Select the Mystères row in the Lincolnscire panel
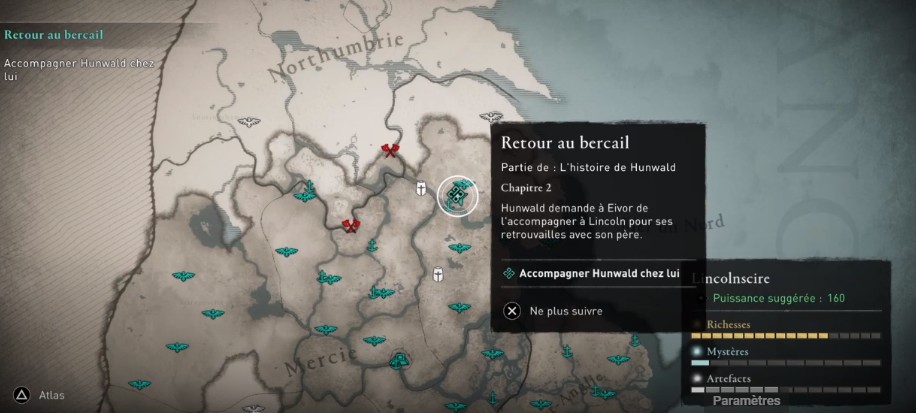The height and width of the screenshot is (413, 916). [x=785, y=356]
